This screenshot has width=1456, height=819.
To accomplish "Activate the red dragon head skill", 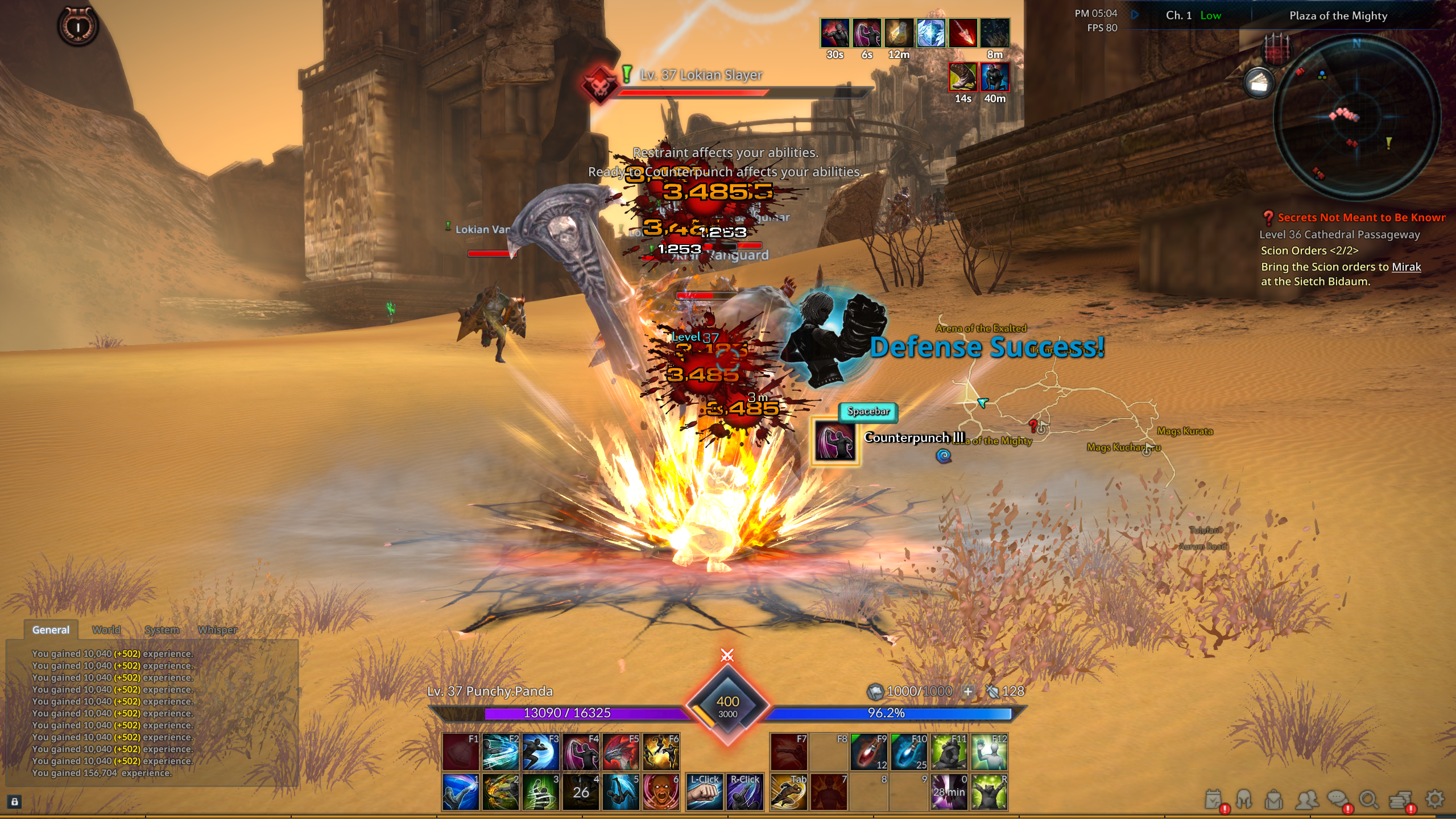I will point(621,751).
